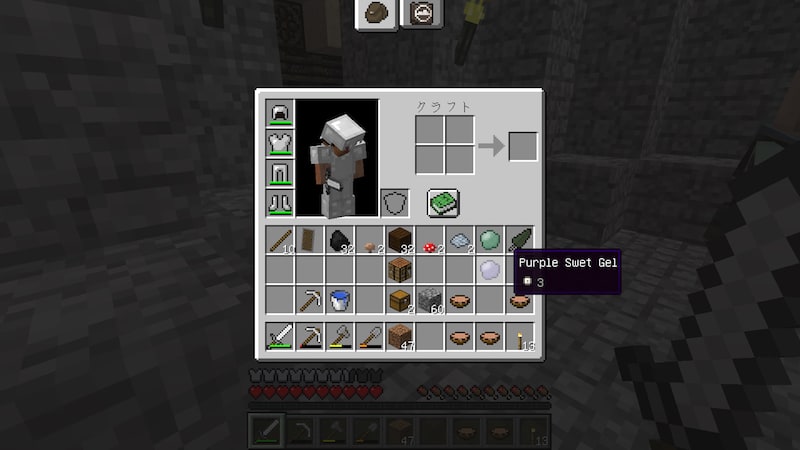Image resolution: width=800 pixels, height=450 pixels.
Task: Select the crafting table item
Action: point(400,270)
